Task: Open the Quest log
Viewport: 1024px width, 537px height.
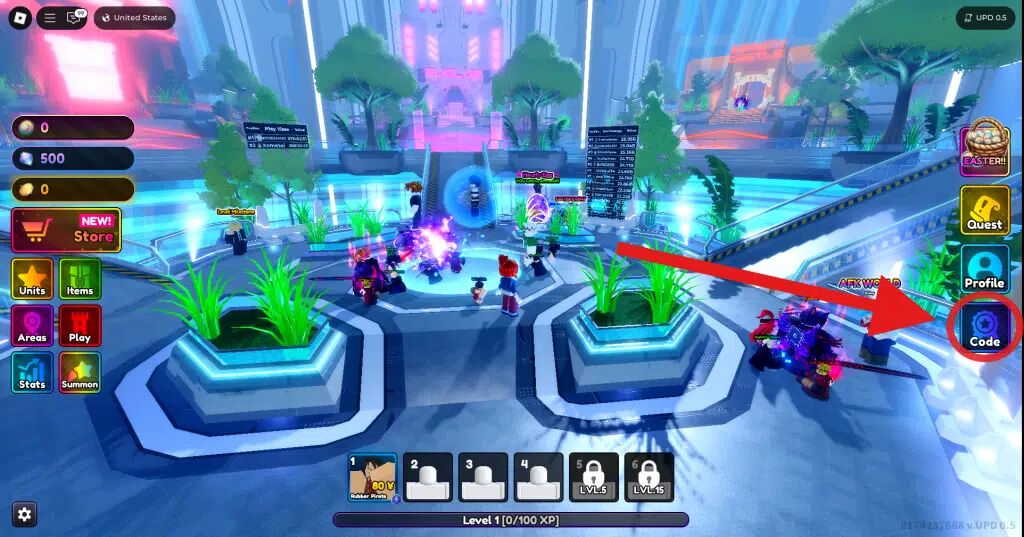Action: [984, 210]
